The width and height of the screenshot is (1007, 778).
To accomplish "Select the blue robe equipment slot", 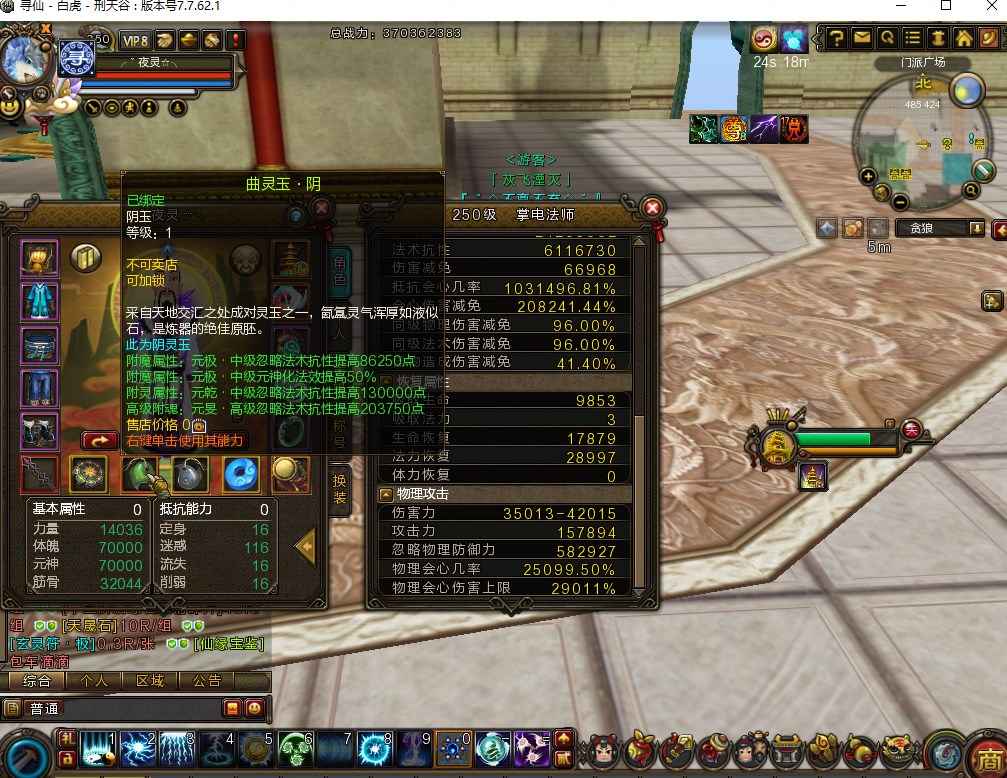I will (x=39, y=301).
